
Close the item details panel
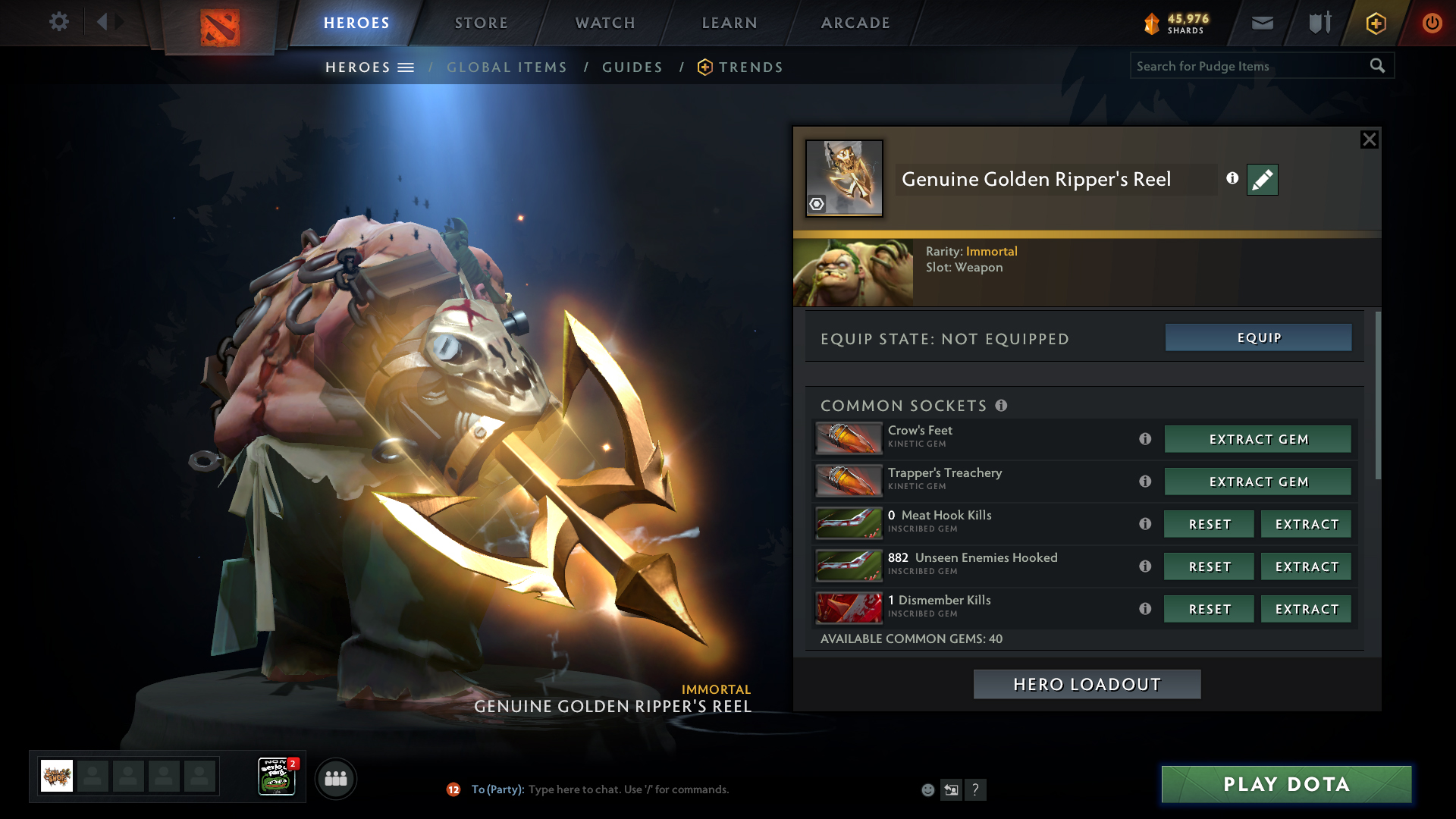pos(1369,140)
